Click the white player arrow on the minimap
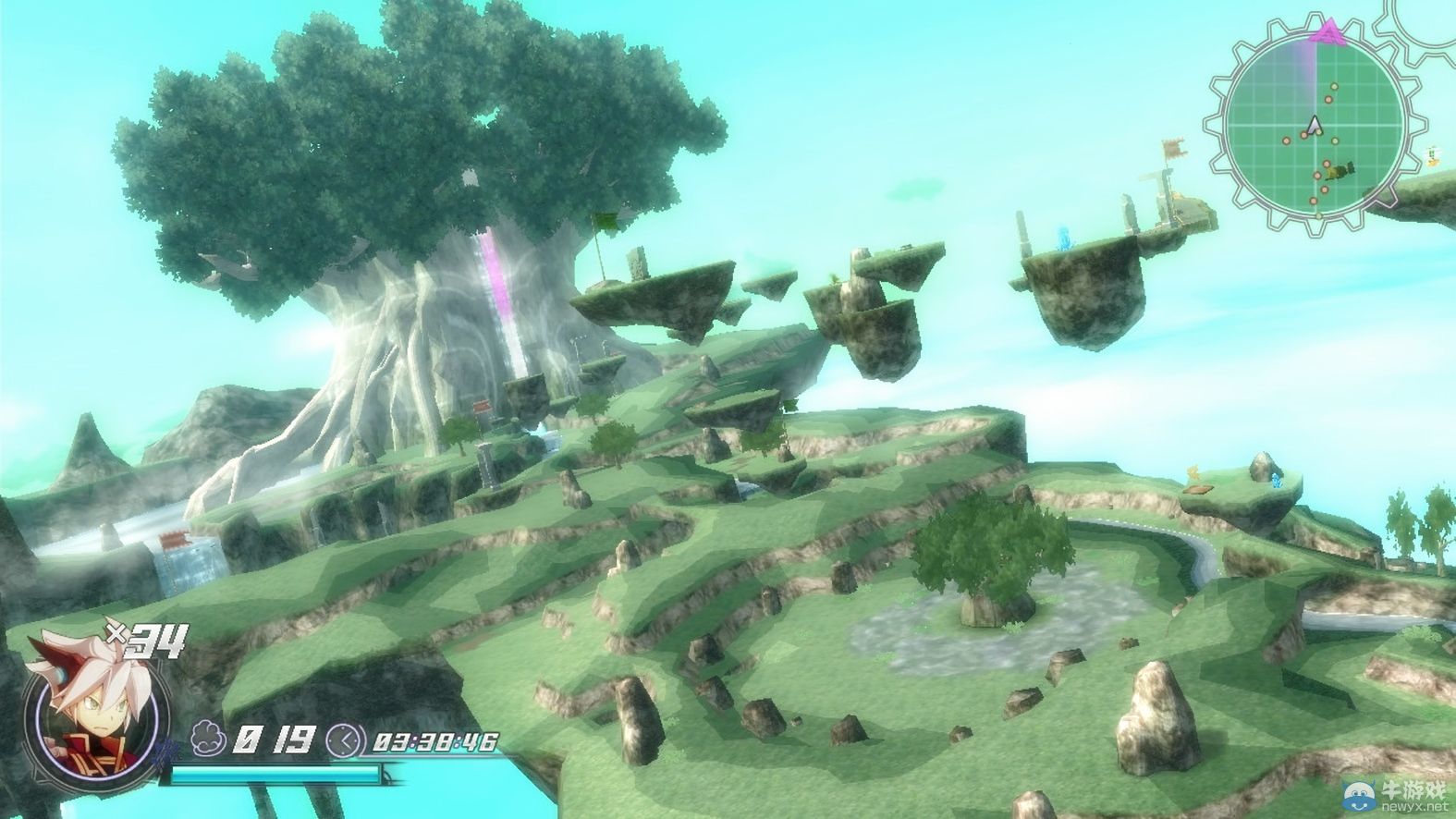Viewport: 1456px width, 819px height. [x=1314, y=125]
